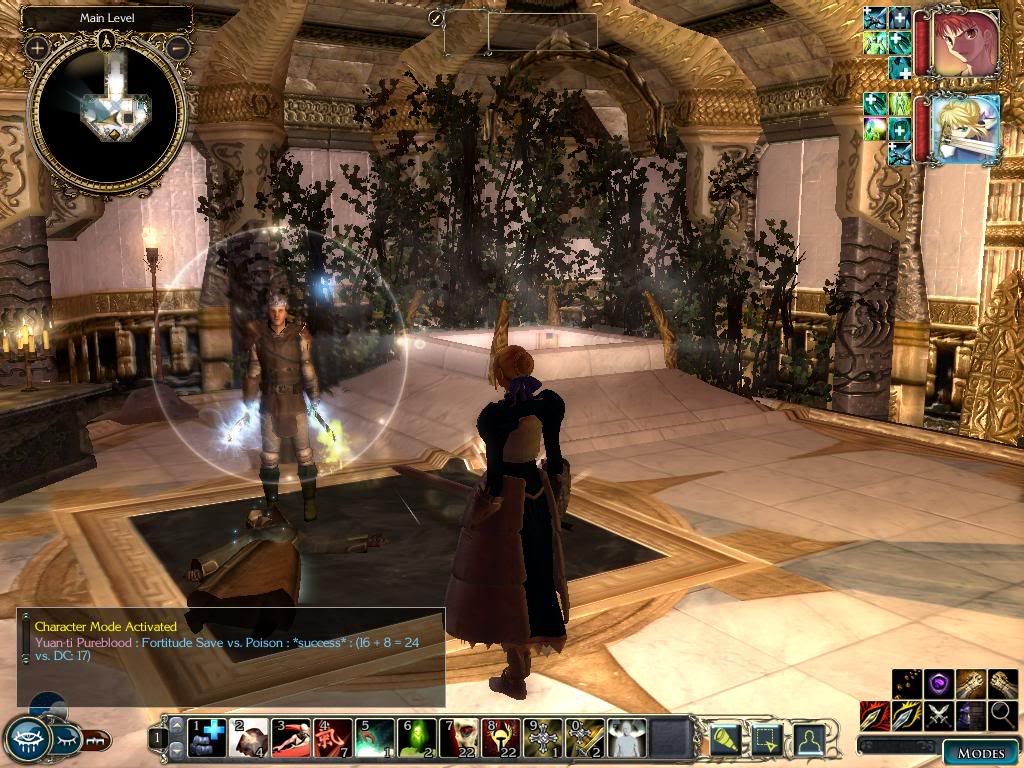This screenshot has height=768, width=1024.
Task: Open the Modes panel
Action: [x=980, y=753]
